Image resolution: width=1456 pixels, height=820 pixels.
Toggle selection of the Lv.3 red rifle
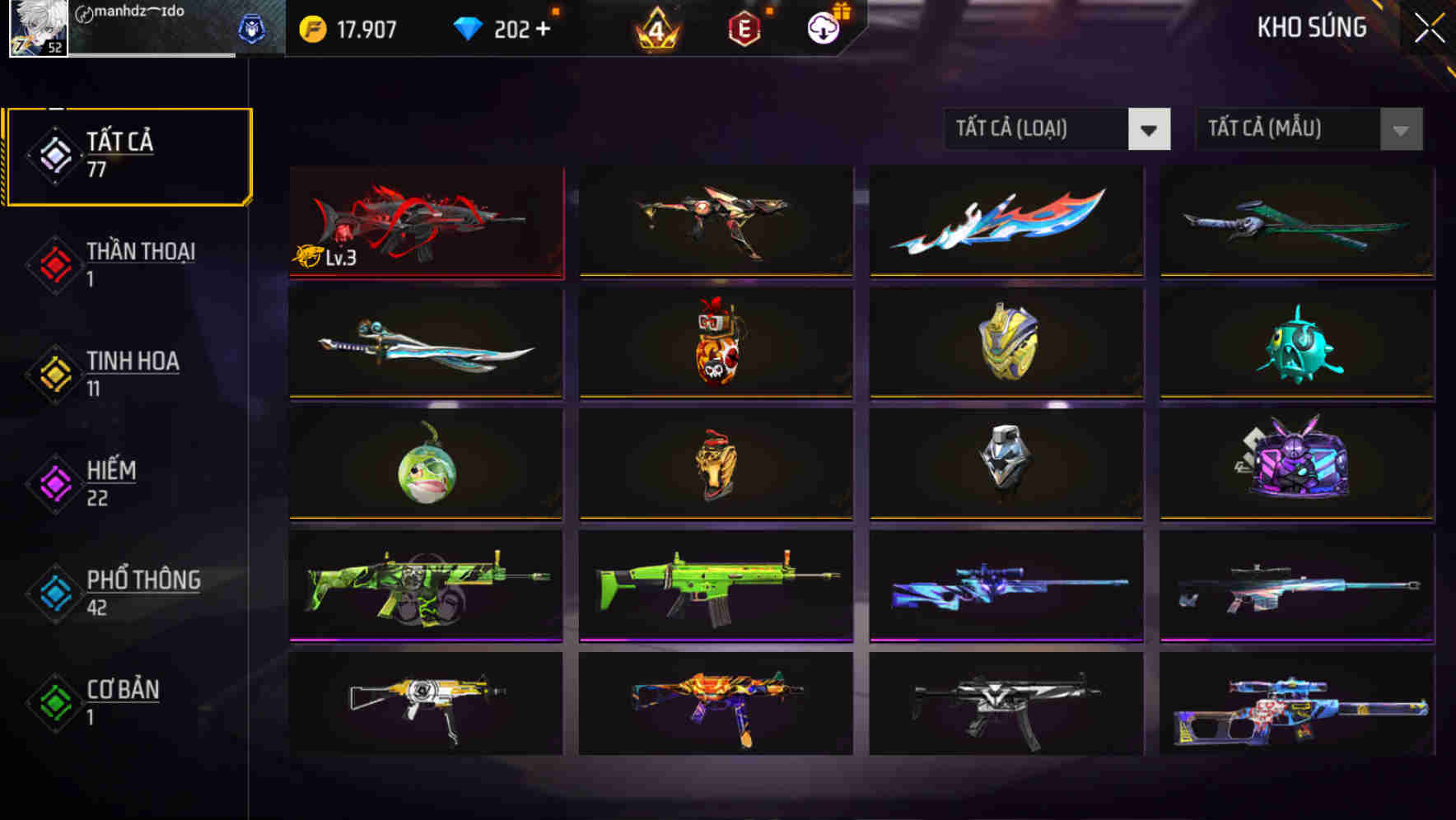425,221
